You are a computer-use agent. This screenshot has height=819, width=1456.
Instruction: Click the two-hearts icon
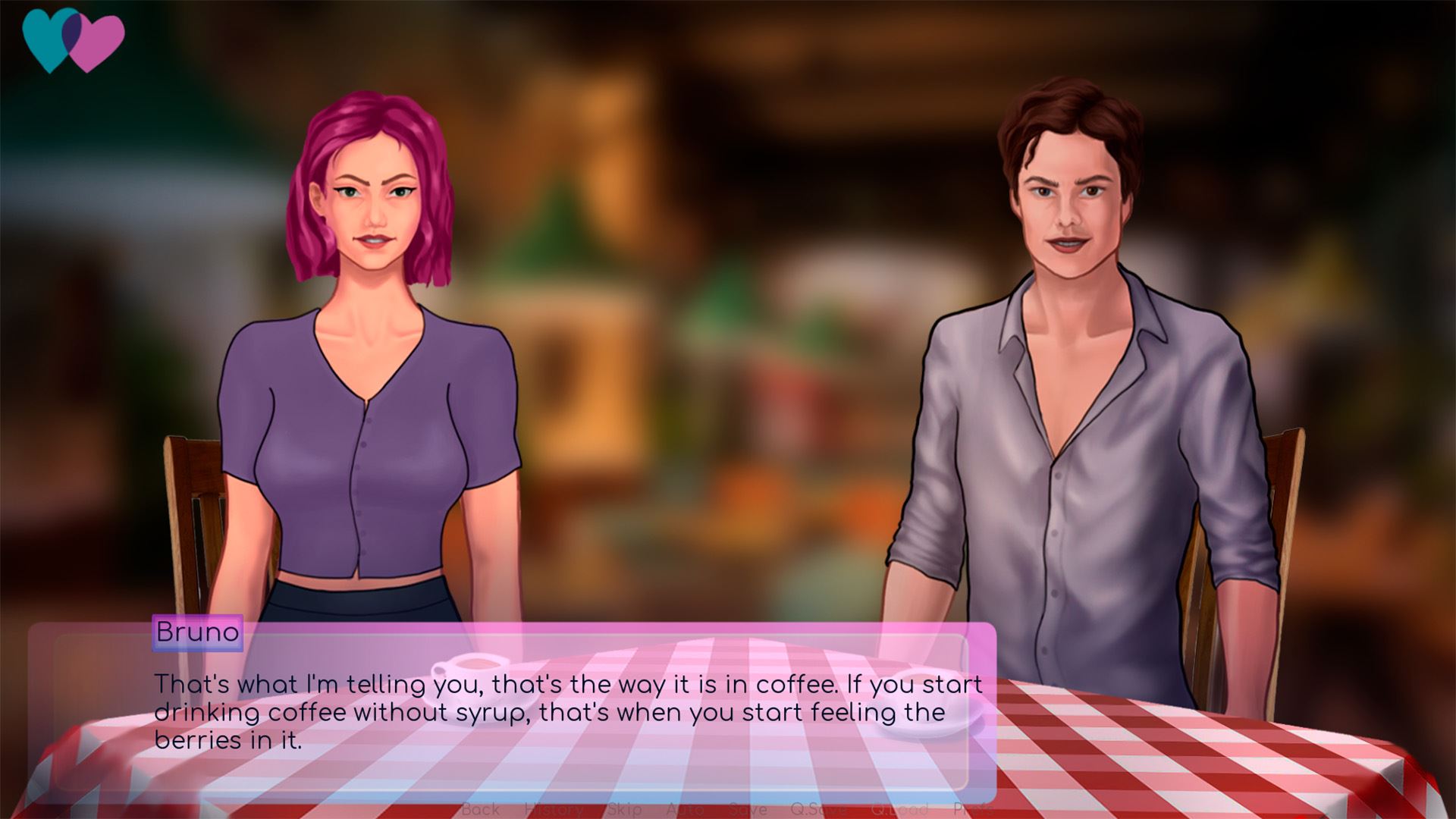click(74, 39)
